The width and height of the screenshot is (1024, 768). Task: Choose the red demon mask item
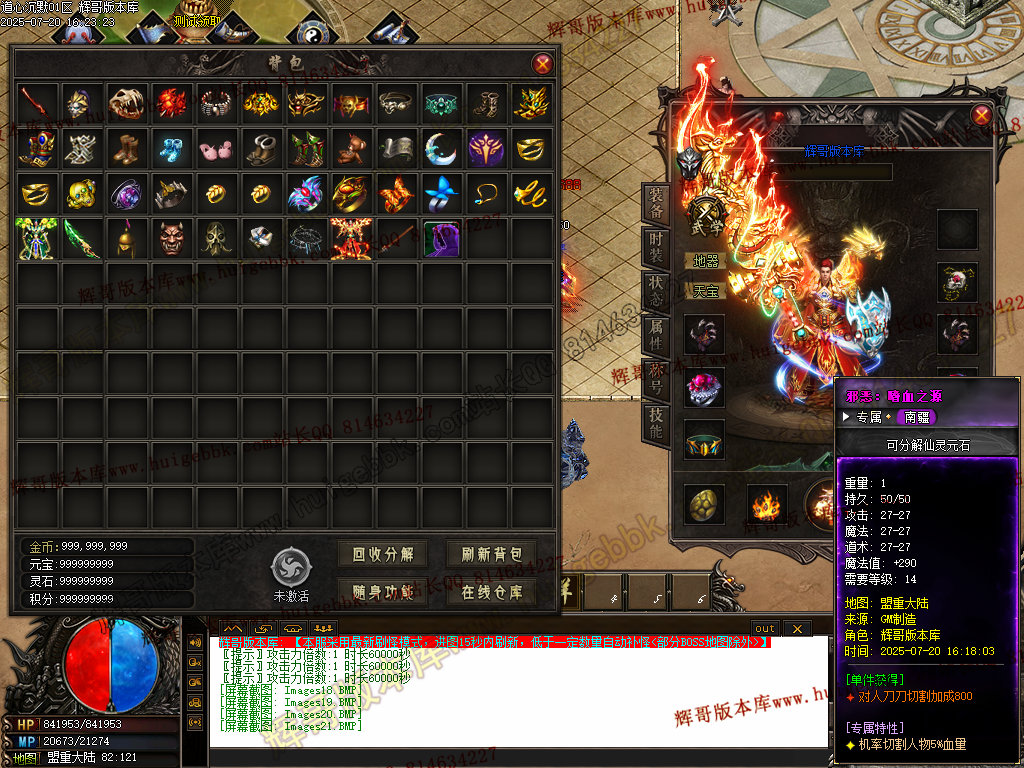click(171, 238)
